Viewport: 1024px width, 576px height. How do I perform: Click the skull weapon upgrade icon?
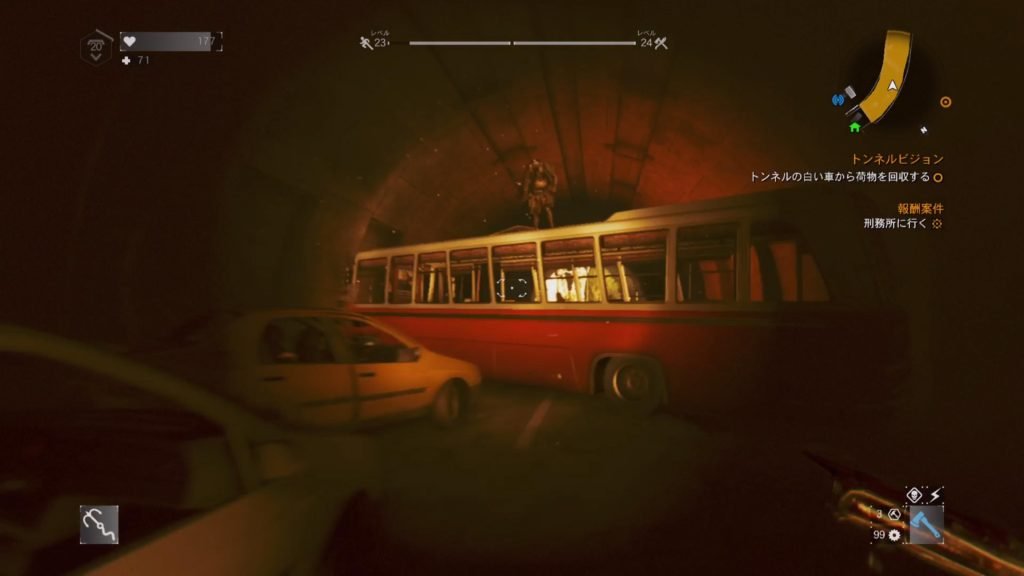click(913, 494)
